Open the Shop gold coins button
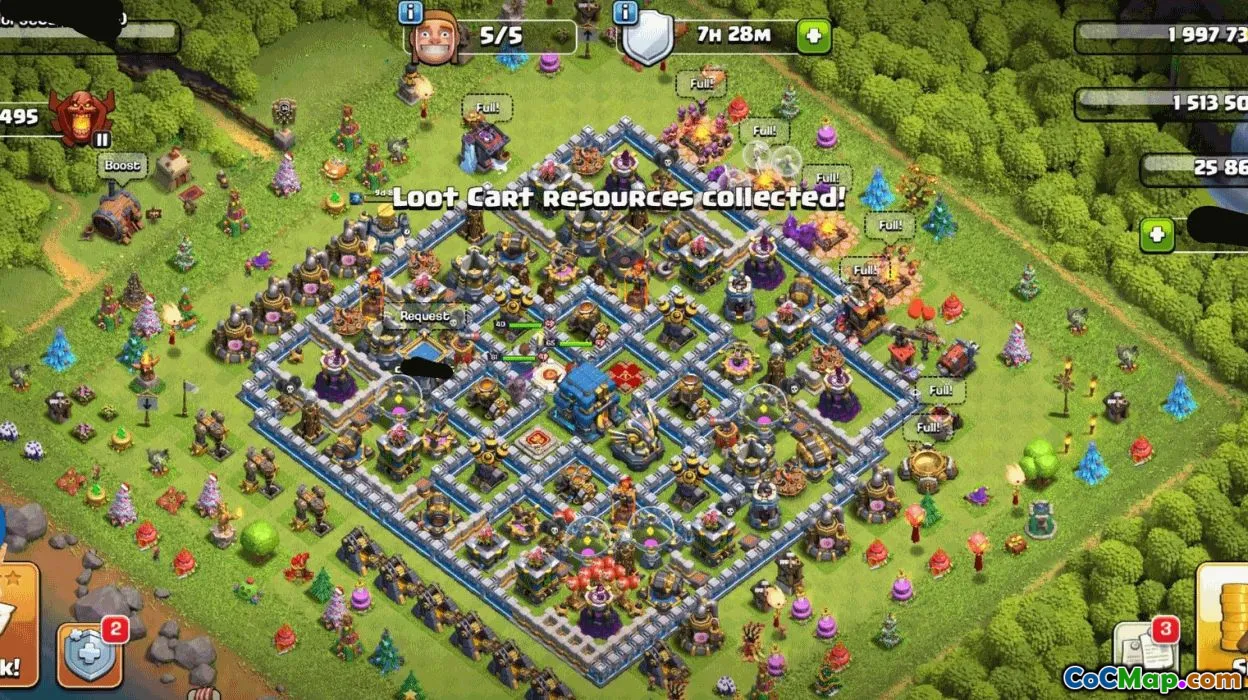The image size is (1248, 700). pyautogui.click(x=1226, y=630)
